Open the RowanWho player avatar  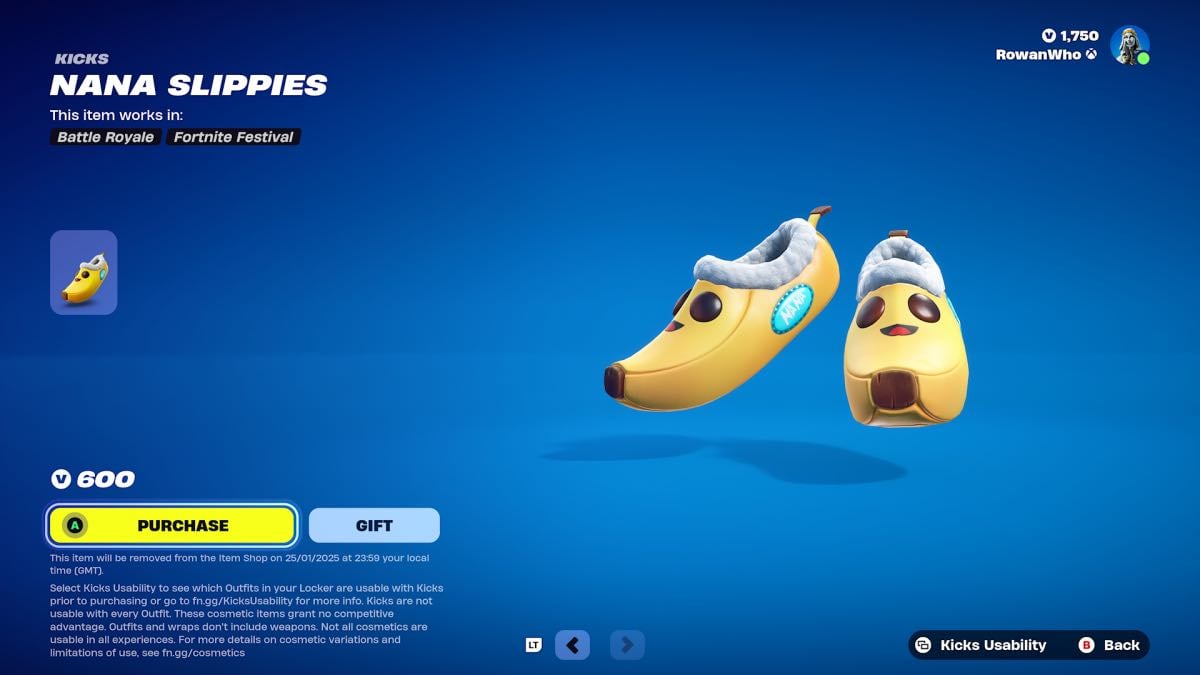click(1129, 45)
